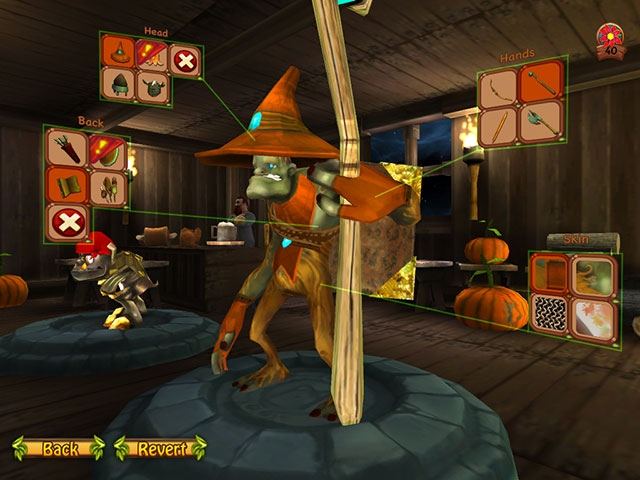Go back using the Back button

58,447
